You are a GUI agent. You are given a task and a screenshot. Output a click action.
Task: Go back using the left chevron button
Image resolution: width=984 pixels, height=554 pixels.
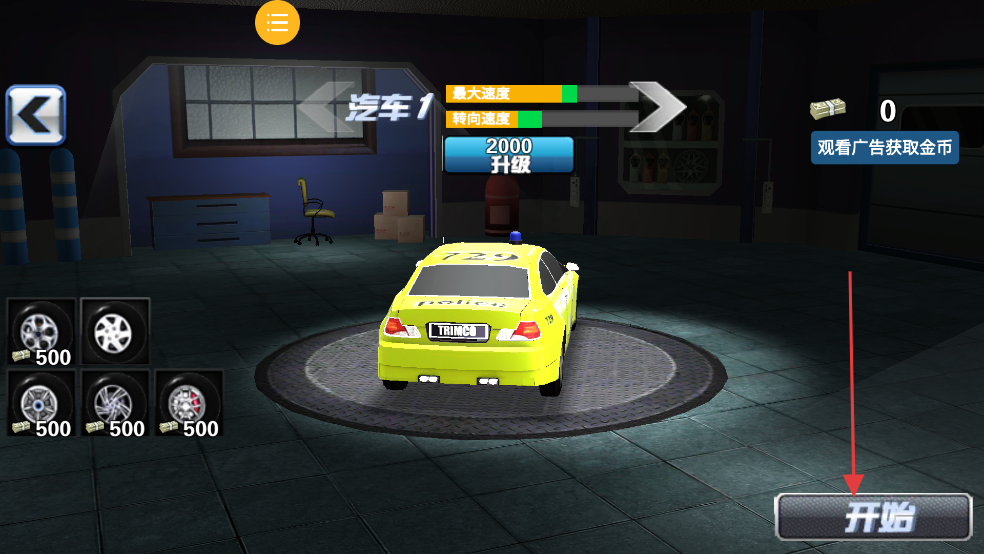pos(36,115)
